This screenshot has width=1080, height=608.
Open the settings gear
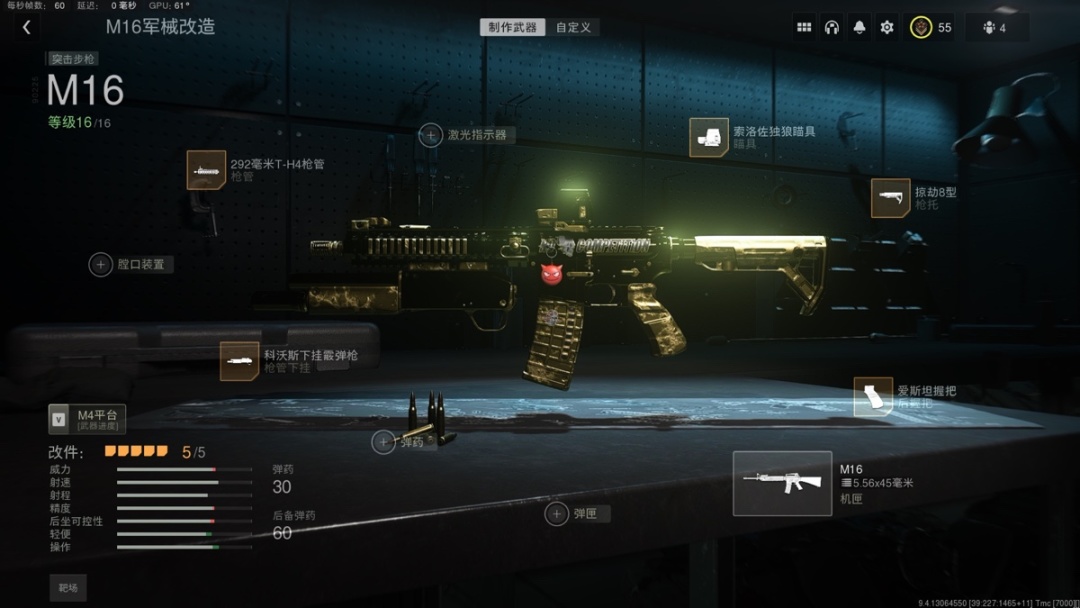[x=887, y=28]
